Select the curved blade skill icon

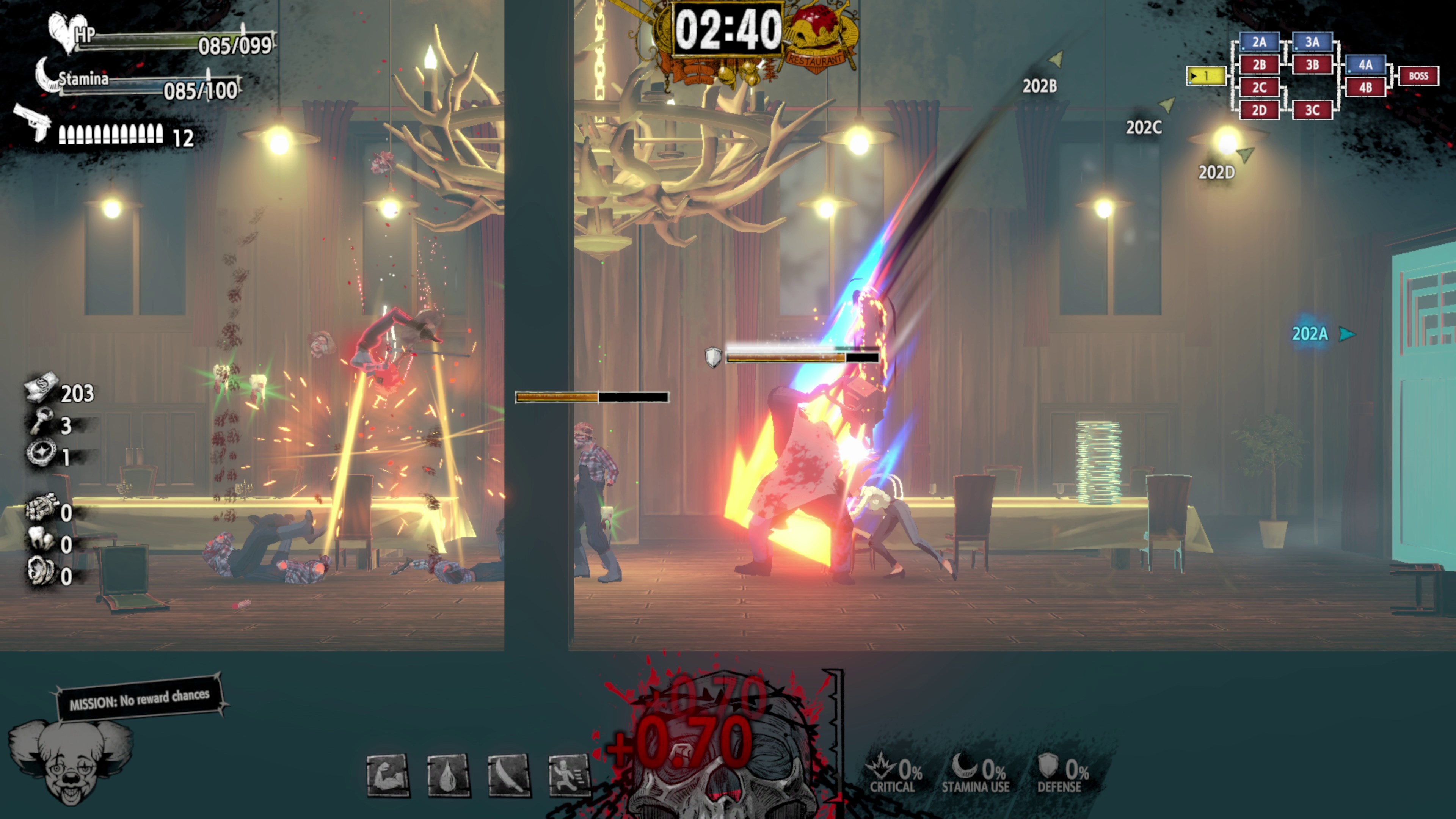(509, 775)
